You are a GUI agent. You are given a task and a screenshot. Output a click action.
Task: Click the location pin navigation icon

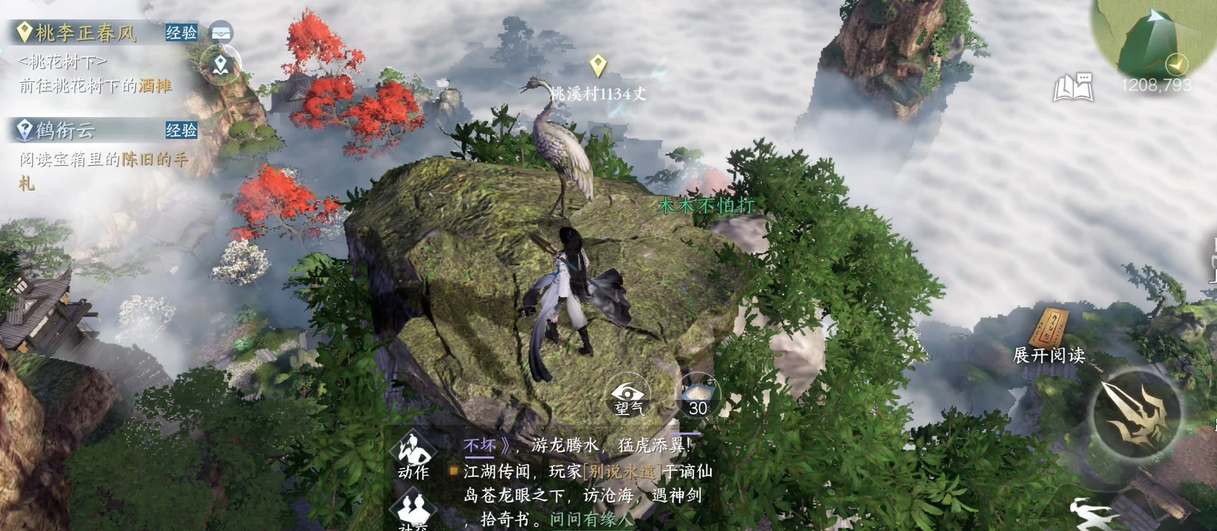click(220, 66)
